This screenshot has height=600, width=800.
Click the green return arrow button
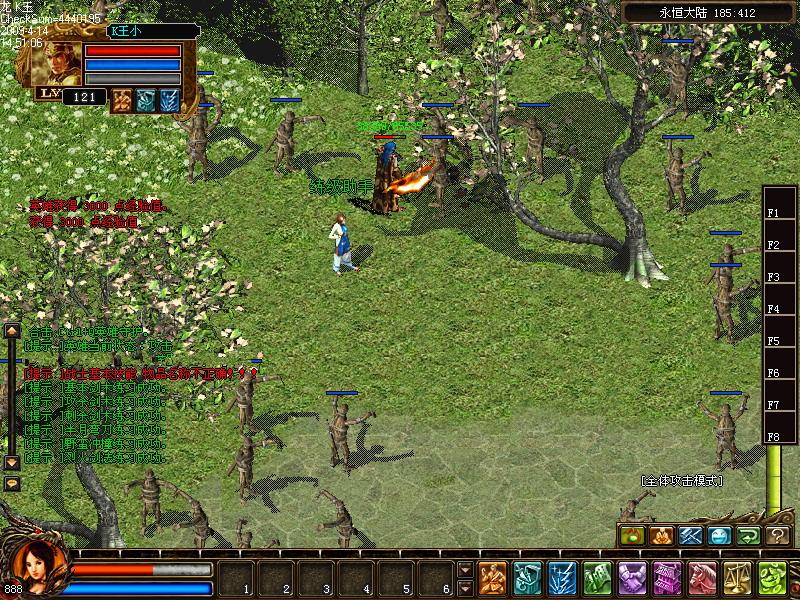coord(749,536)
